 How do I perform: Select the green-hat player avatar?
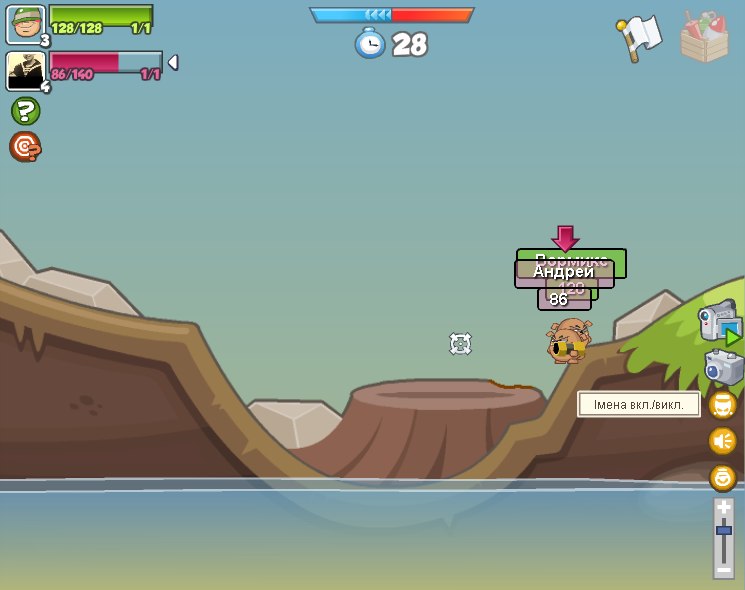click(x=25, y=25)
